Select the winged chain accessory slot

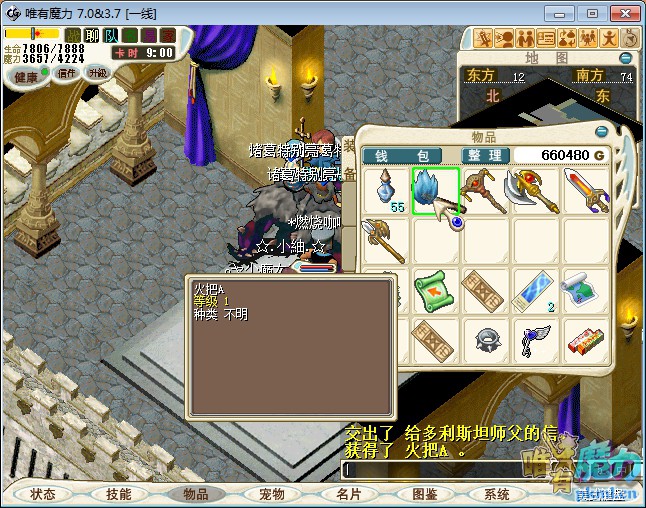click(x=534, y=340)
